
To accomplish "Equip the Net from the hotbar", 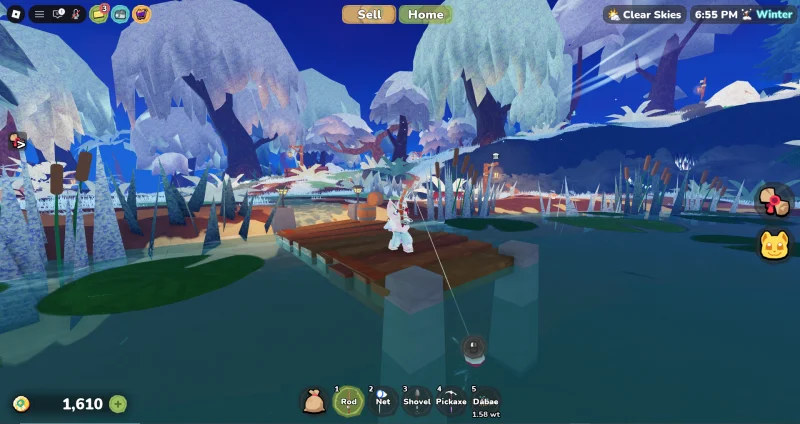I will (x=383, y=400).
